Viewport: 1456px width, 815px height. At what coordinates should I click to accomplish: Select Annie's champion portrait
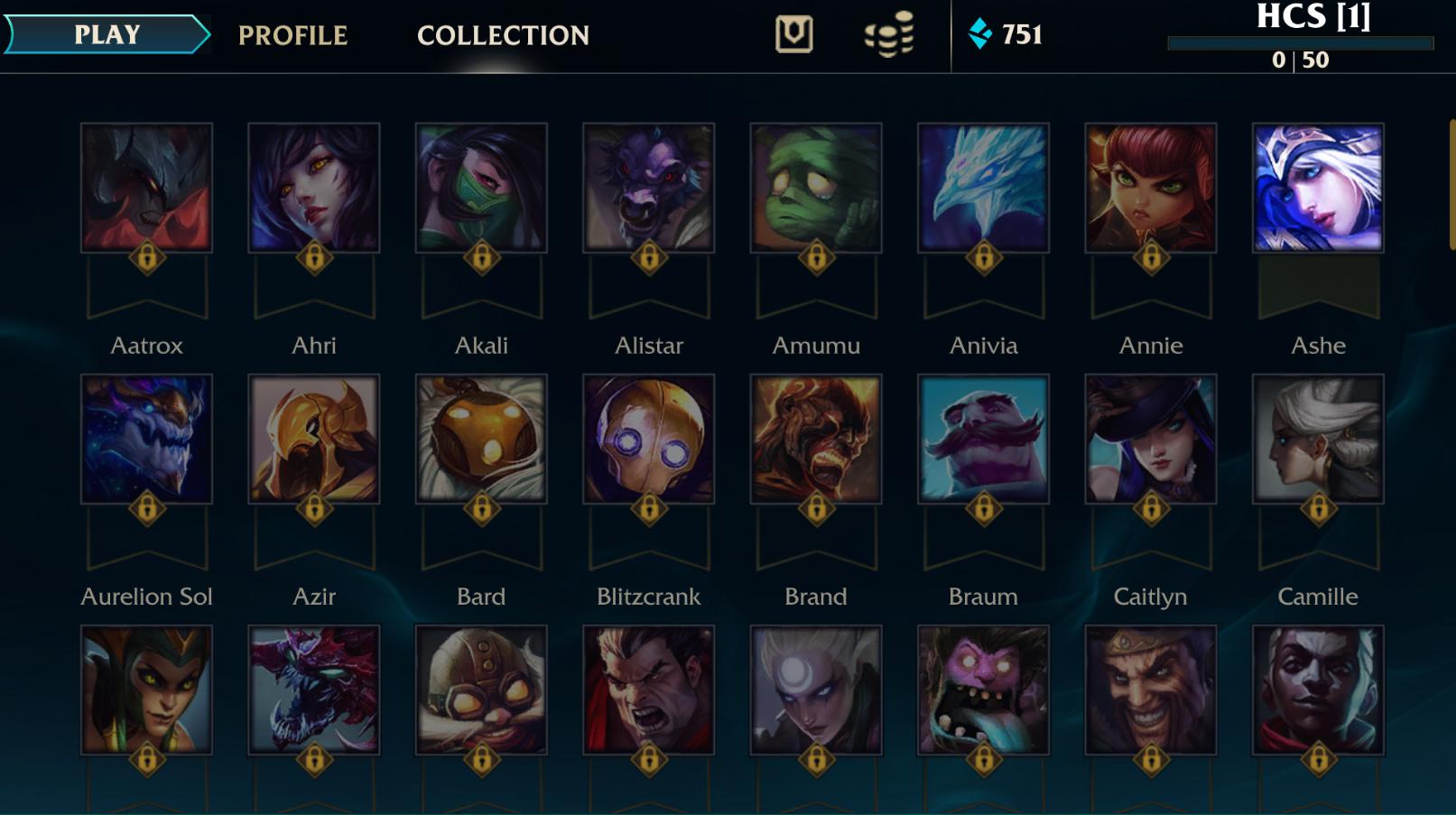tap(1150, 186)
